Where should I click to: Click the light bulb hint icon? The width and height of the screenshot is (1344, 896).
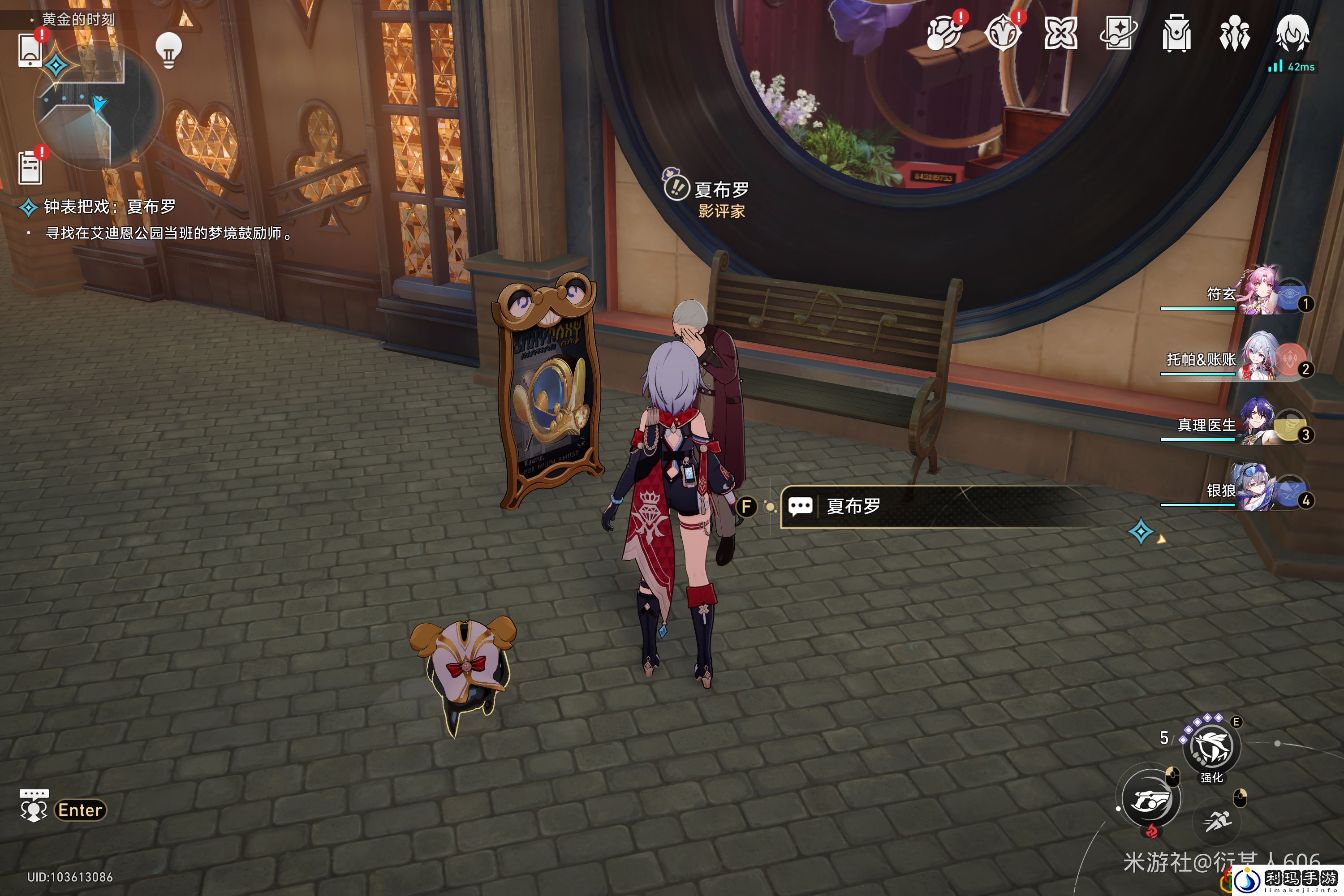click(168, 50)
